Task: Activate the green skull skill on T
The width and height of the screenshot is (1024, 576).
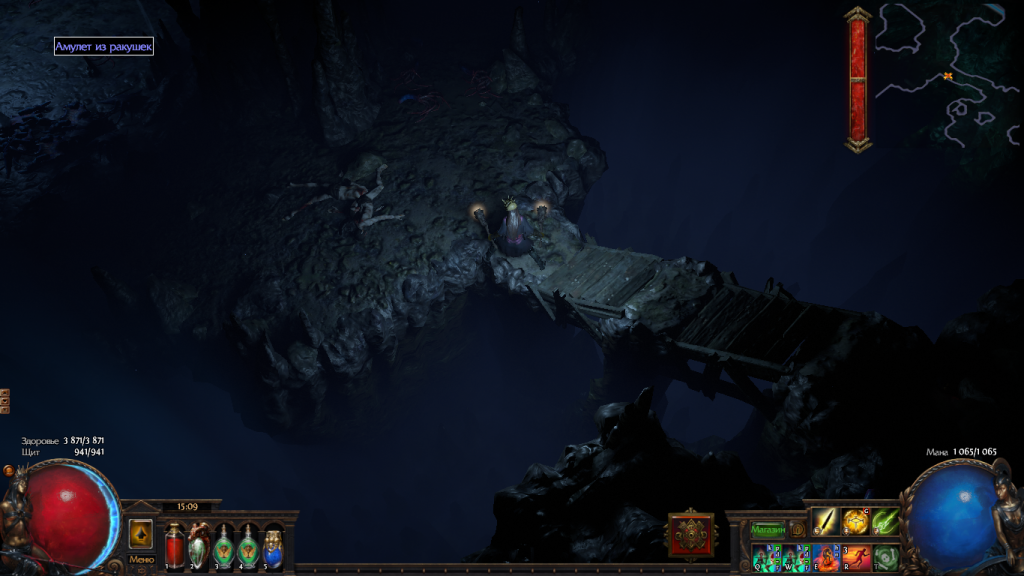Action: (886, 557)
